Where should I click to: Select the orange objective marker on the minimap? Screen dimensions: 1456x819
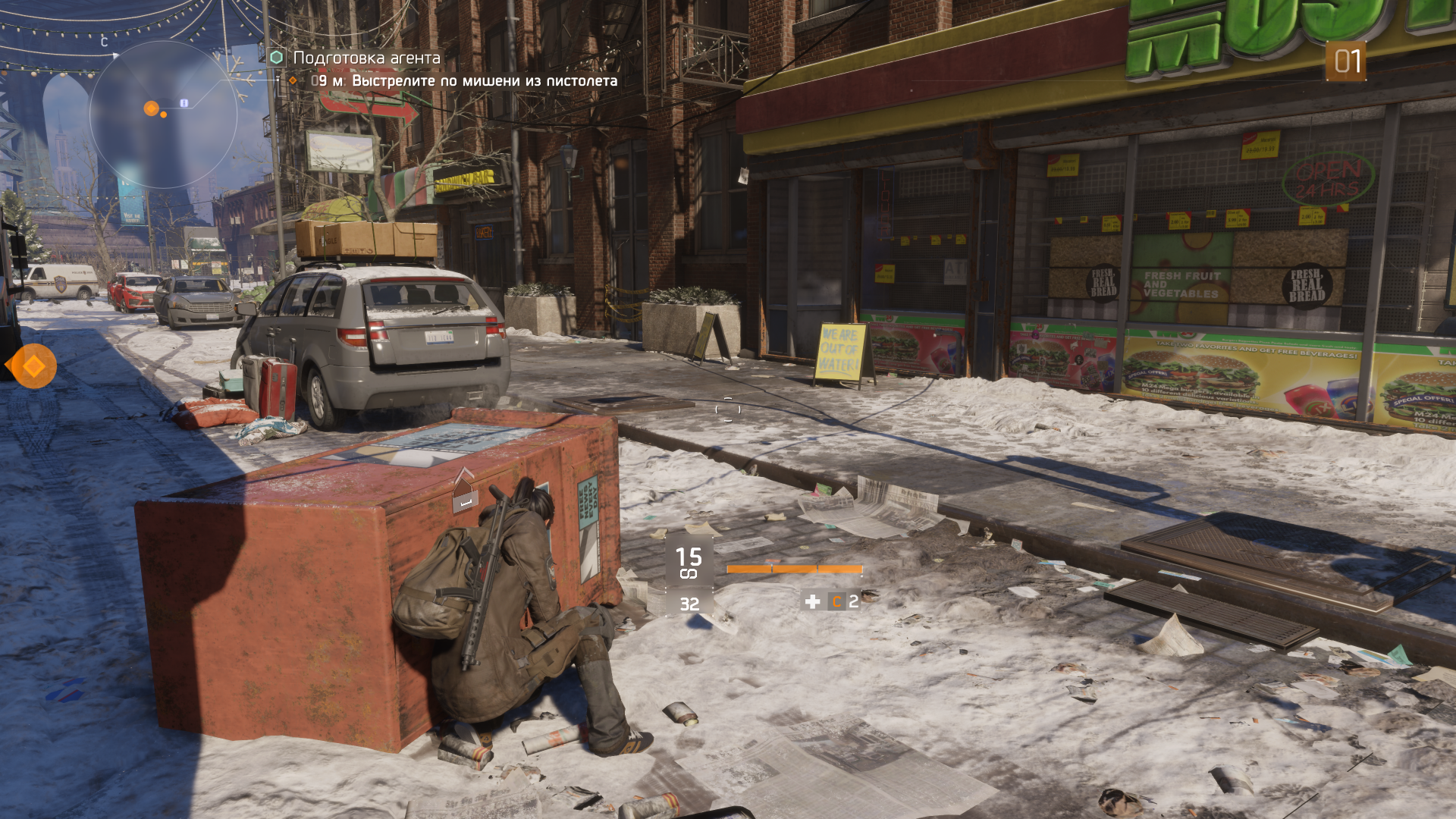tap(152, 108)
